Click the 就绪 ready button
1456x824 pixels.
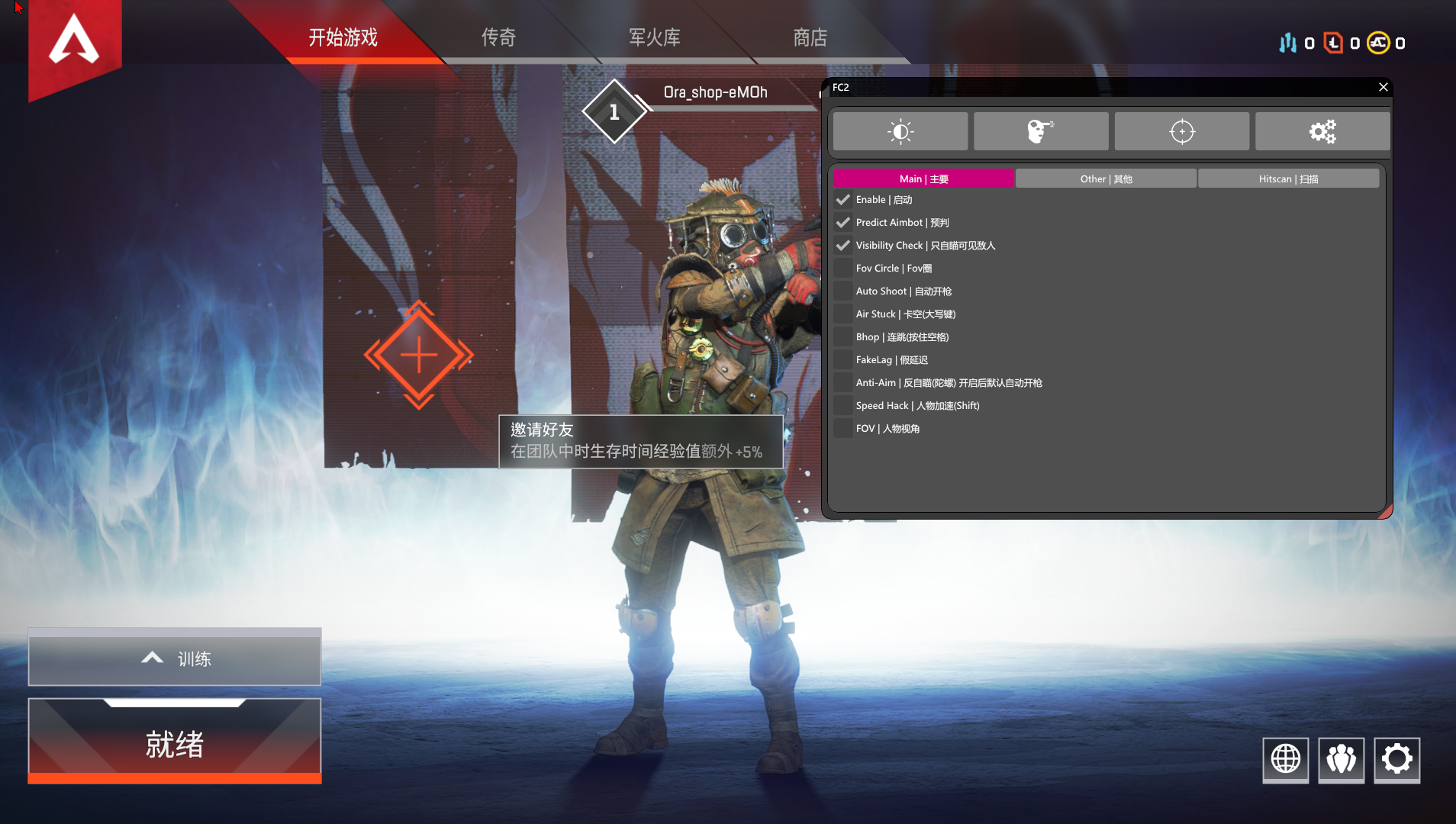point(175,743)
